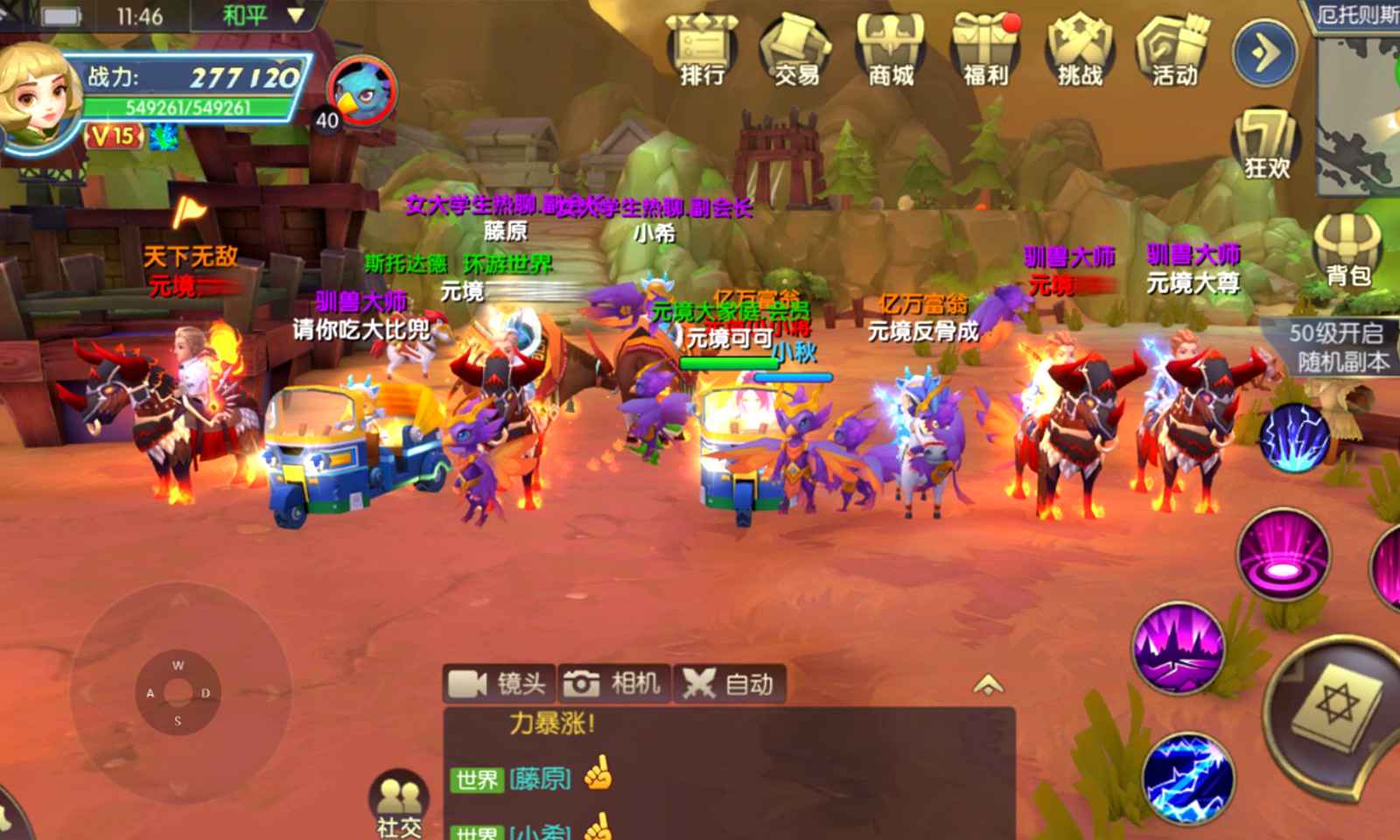Open the 狂欢 carnival event
1400x840 pixels.
pos(1266,144)
